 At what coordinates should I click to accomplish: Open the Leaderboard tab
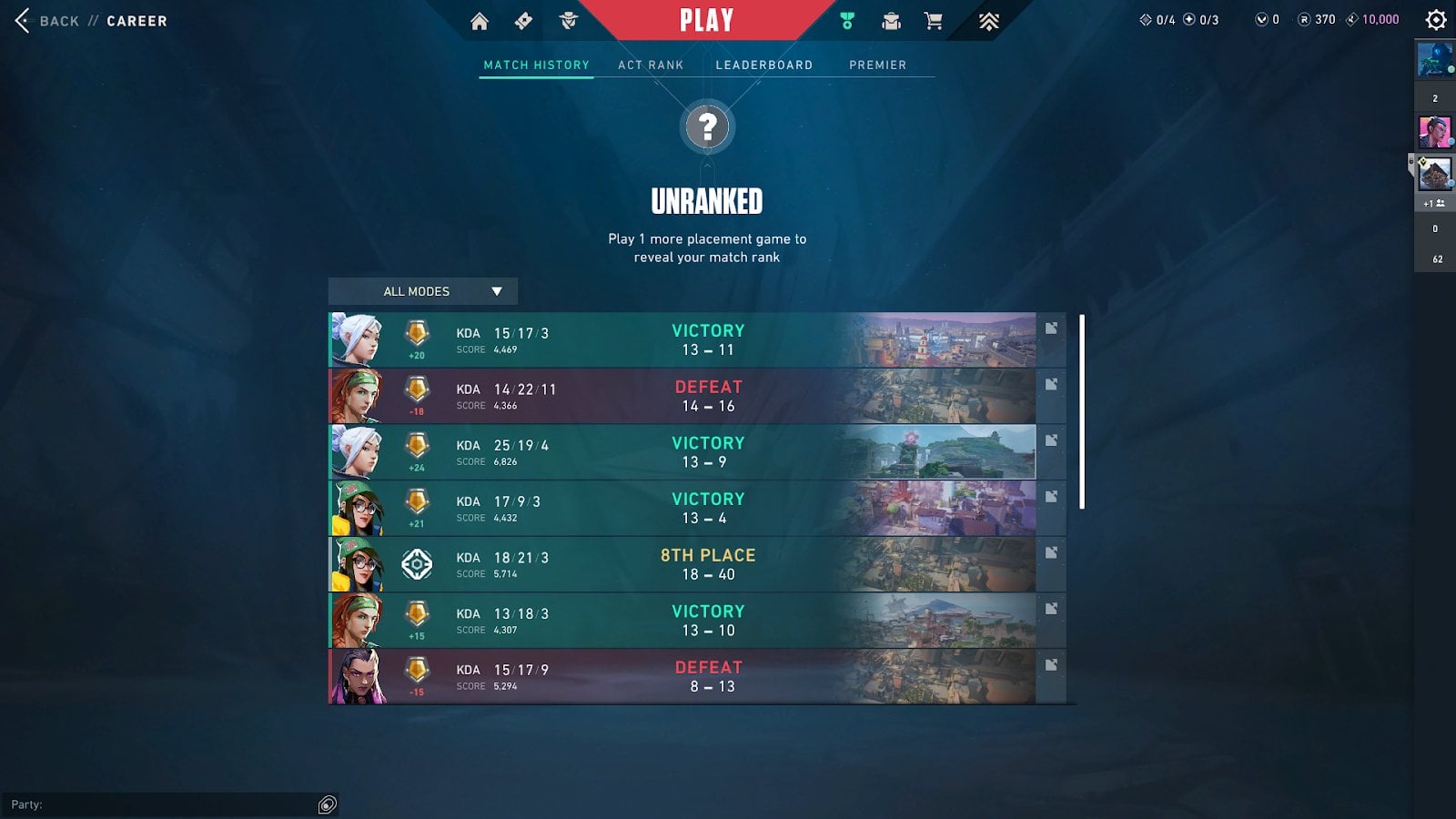[763, 66]
